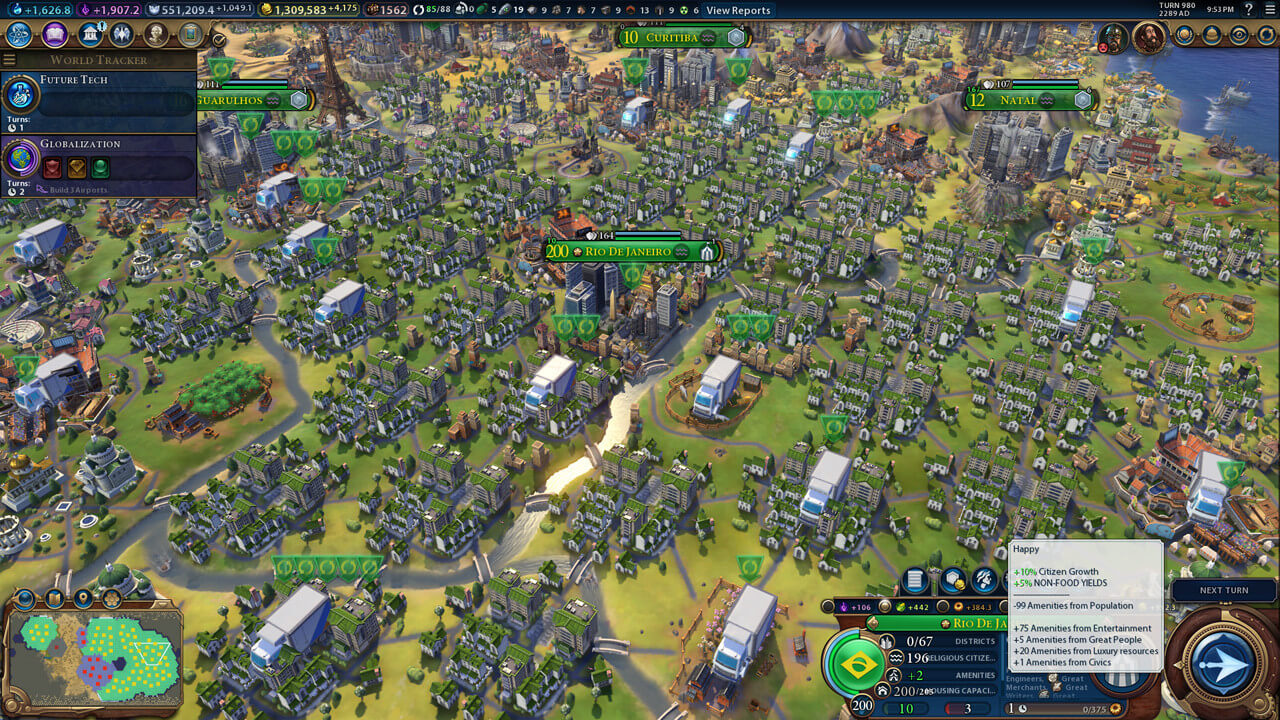
Task: Open the View Reports screen
Action: (x=738, y=10)
